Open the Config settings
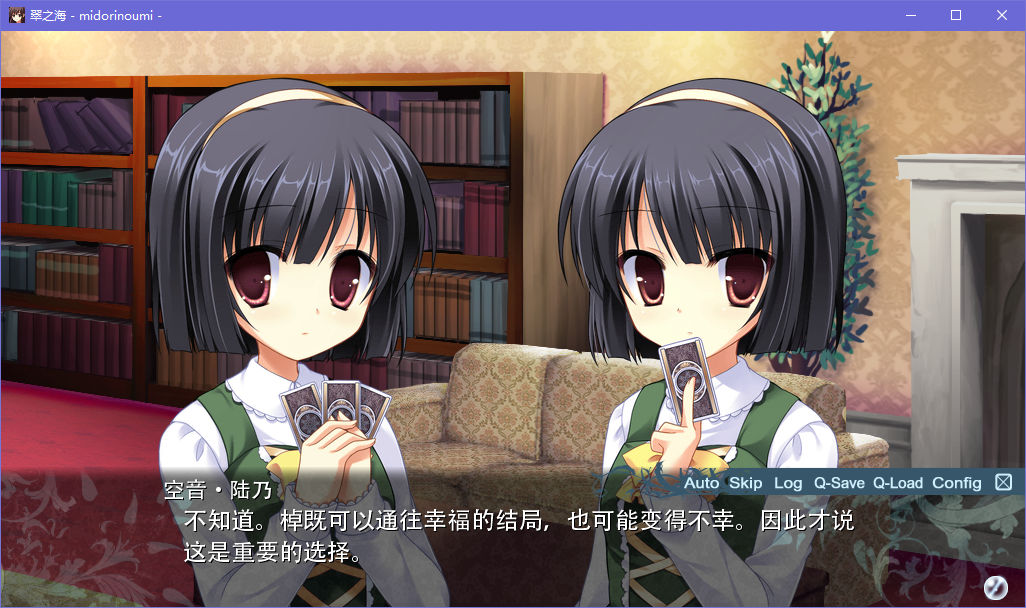The width and height of the screenshot is (1026, 608). coord(957,483)
